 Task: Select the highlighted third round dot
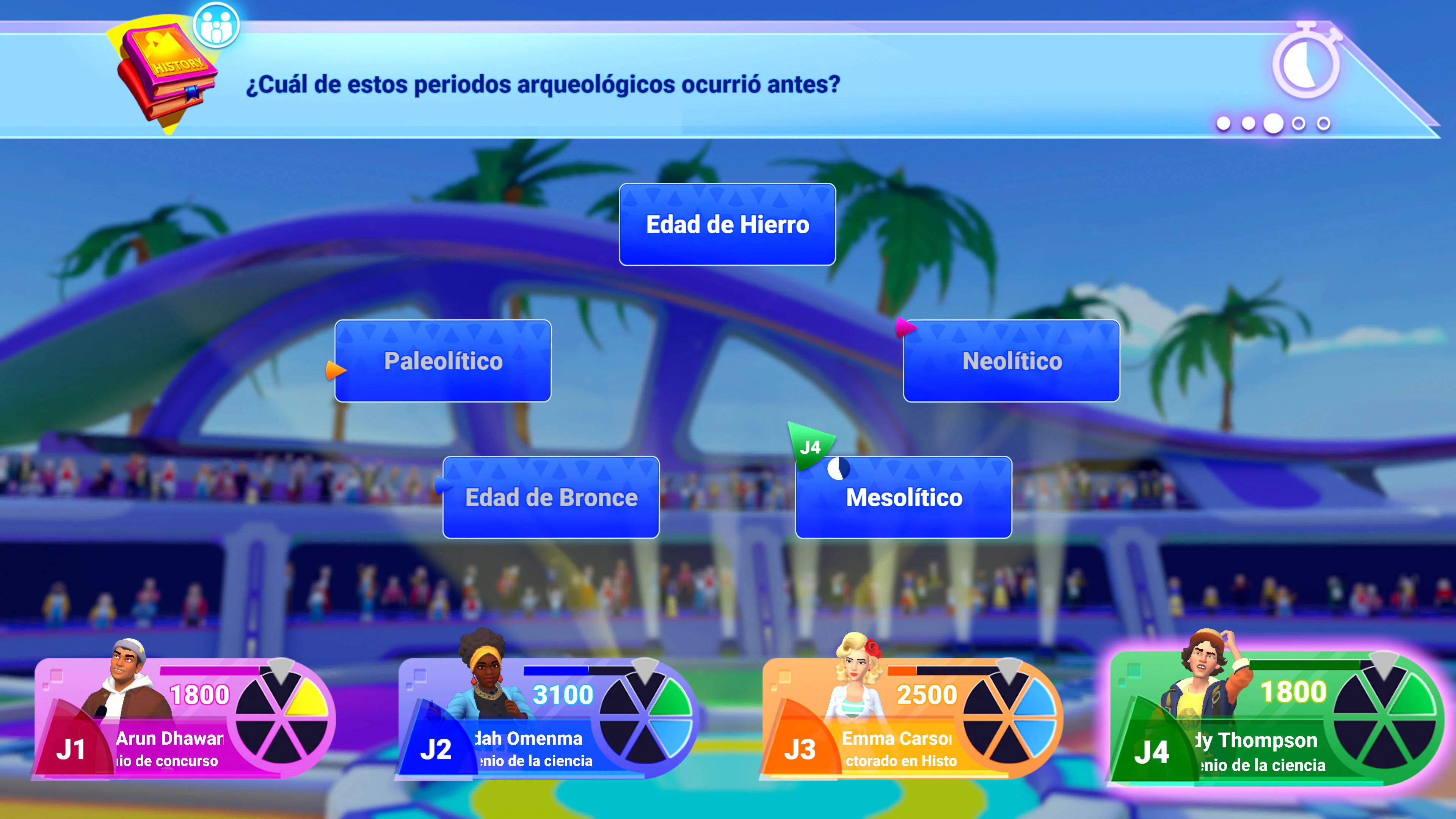(1274, 125)
